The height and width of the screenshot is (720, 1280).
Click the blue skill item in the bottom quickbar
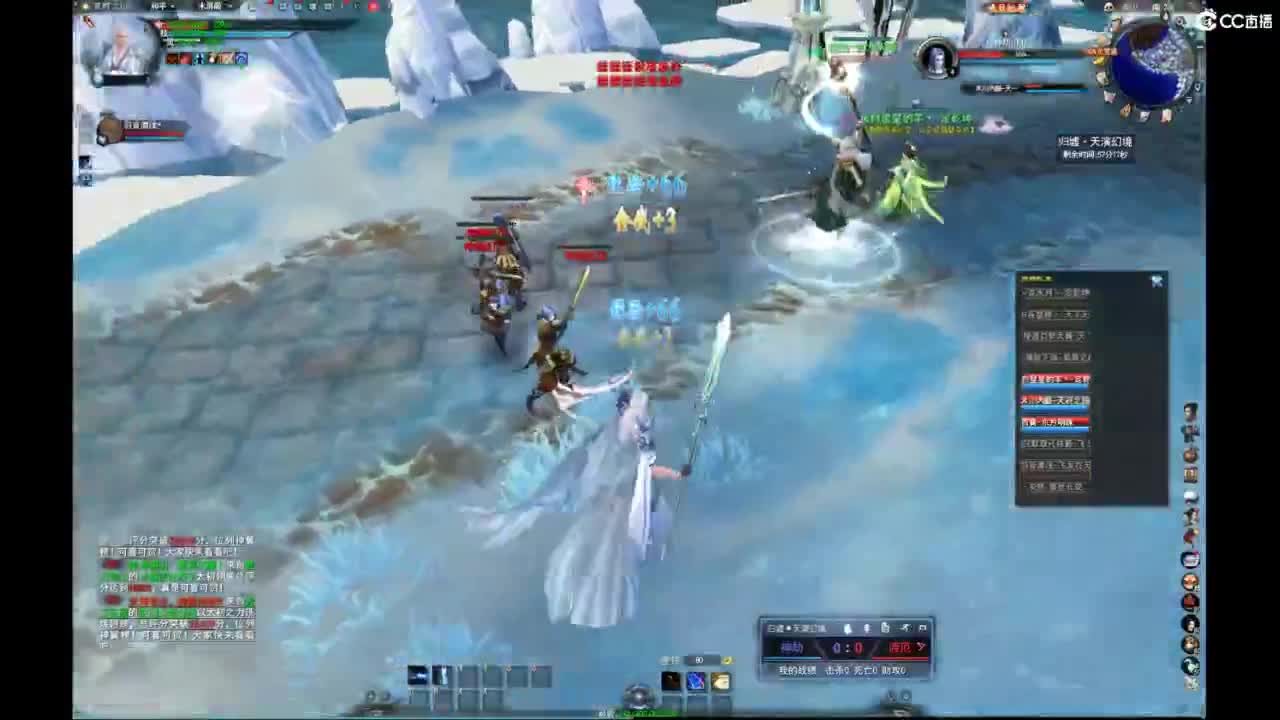pos(696,681)
